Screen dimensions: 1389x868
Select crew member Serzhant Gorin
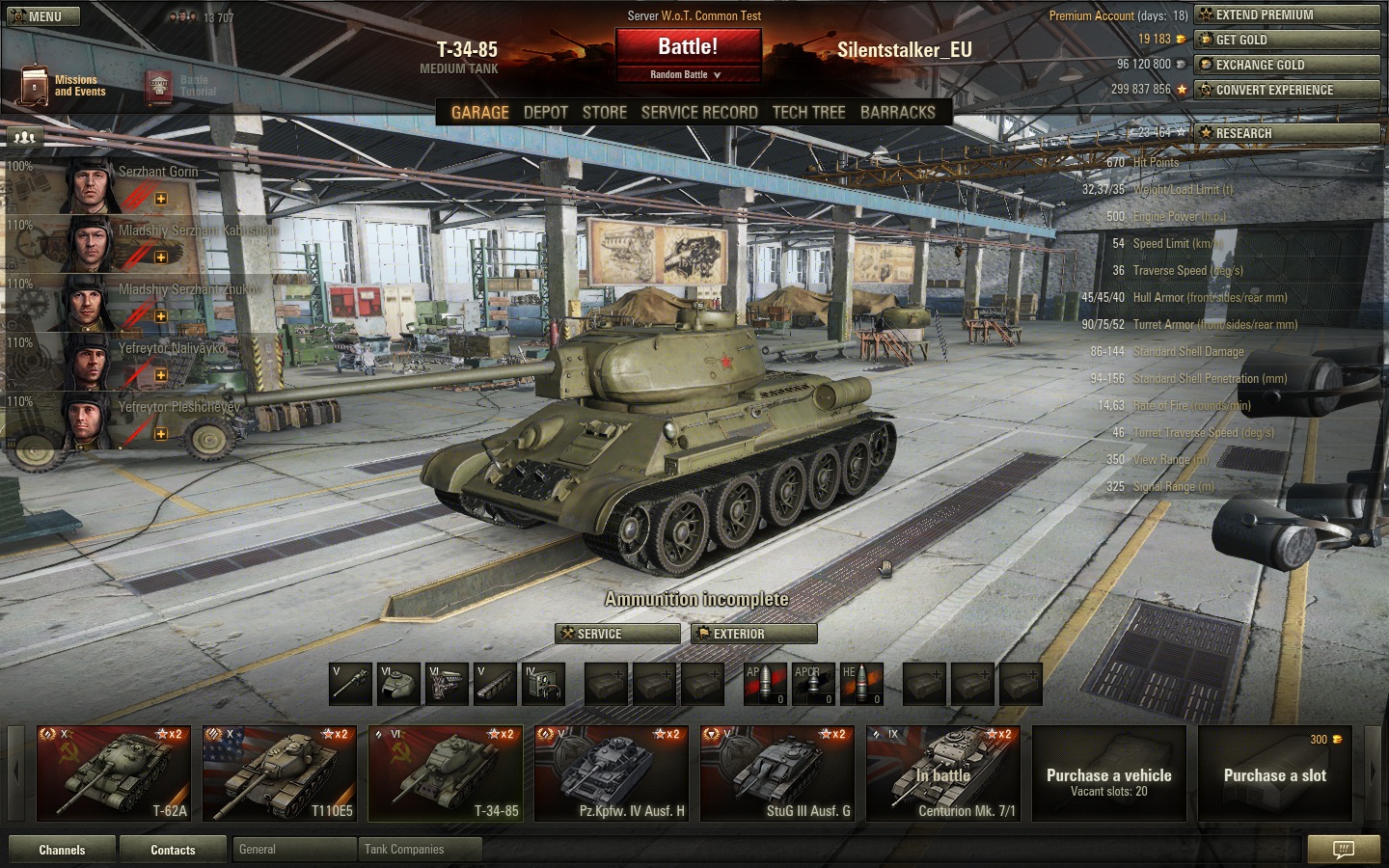click(x=135, y=184)
